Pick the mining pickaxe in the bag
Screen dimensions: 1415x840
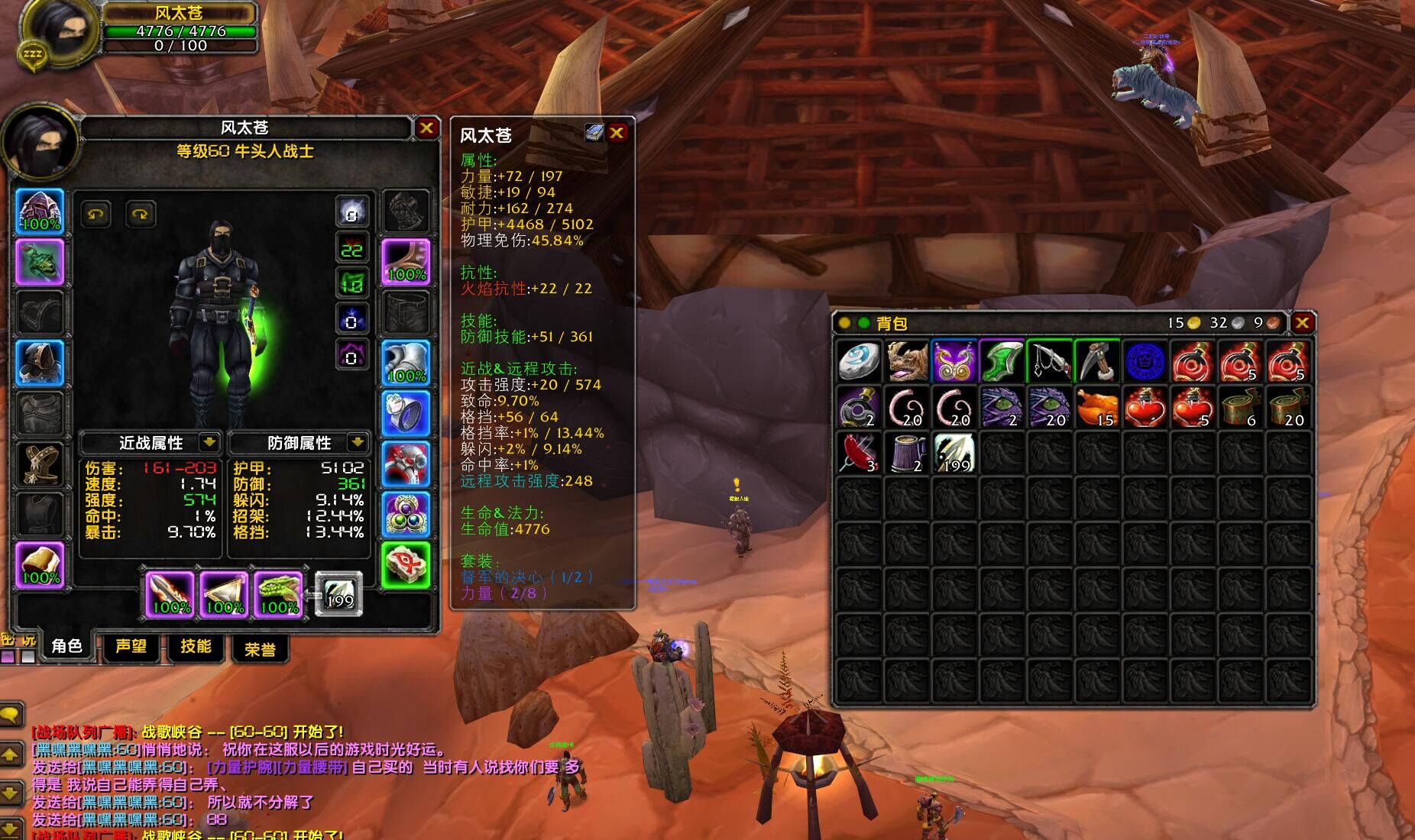pyautogui.click(x=1096, y=361)
